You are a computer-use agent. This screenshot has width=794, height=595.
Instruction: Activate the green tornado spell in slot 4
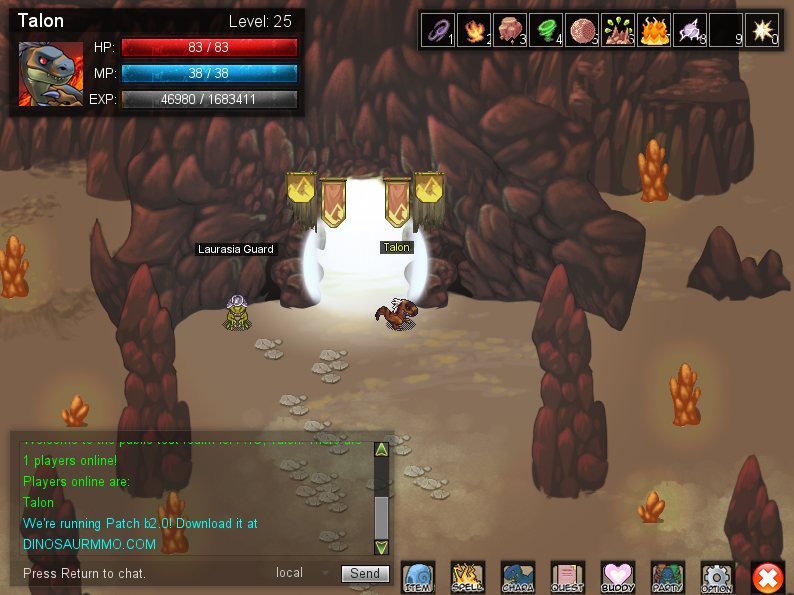[x=546, y=31]
